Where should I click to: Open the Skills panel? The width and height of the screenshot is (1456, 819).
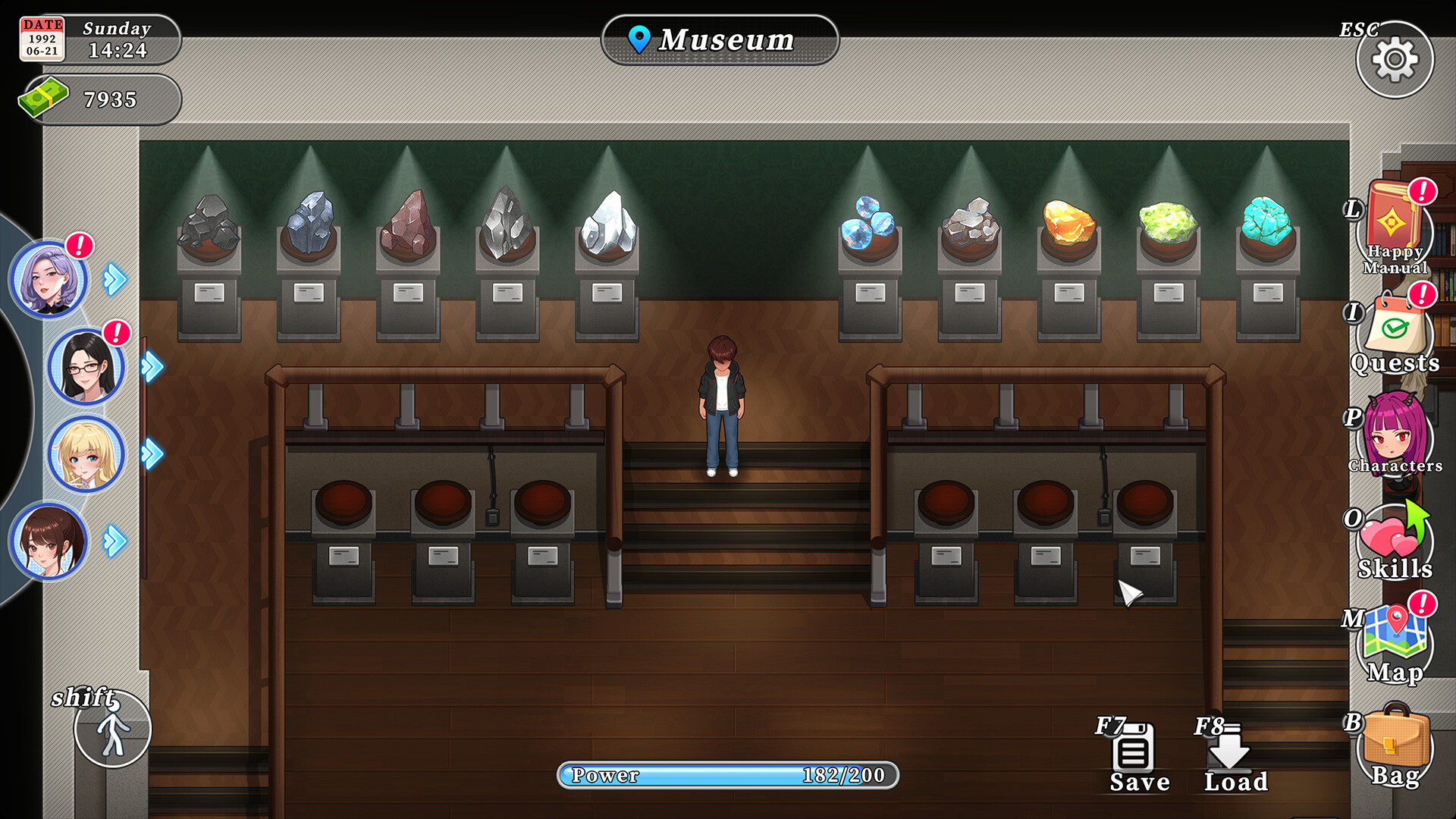coord(1394,541)
